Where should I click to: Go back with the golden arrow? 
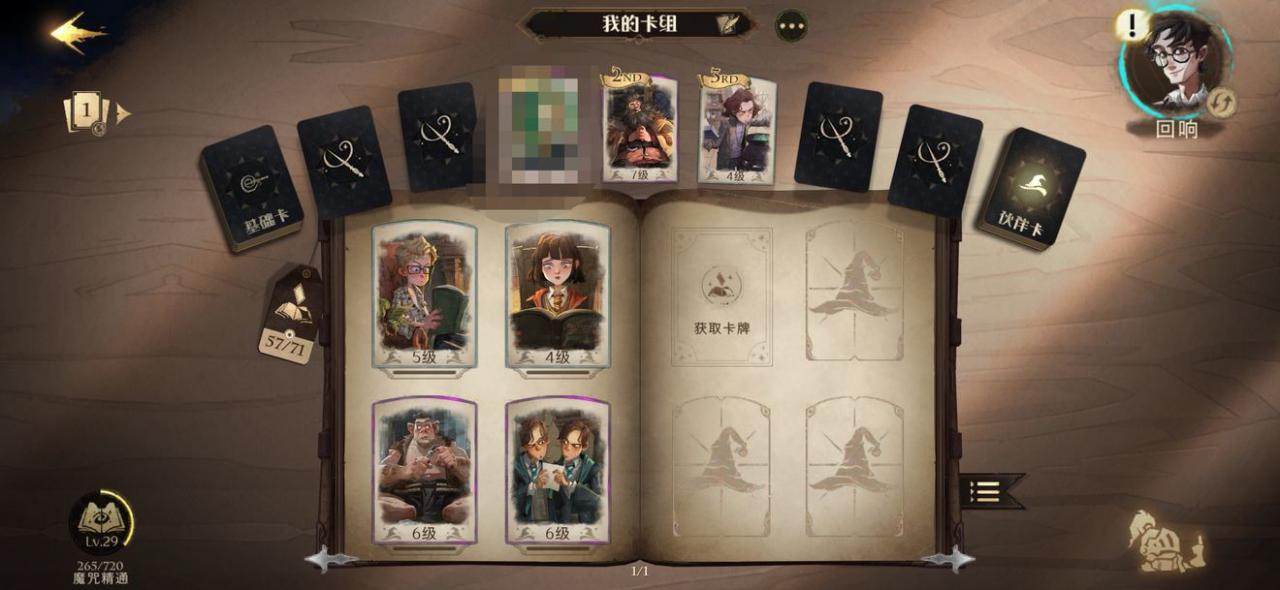pos(78,32)
